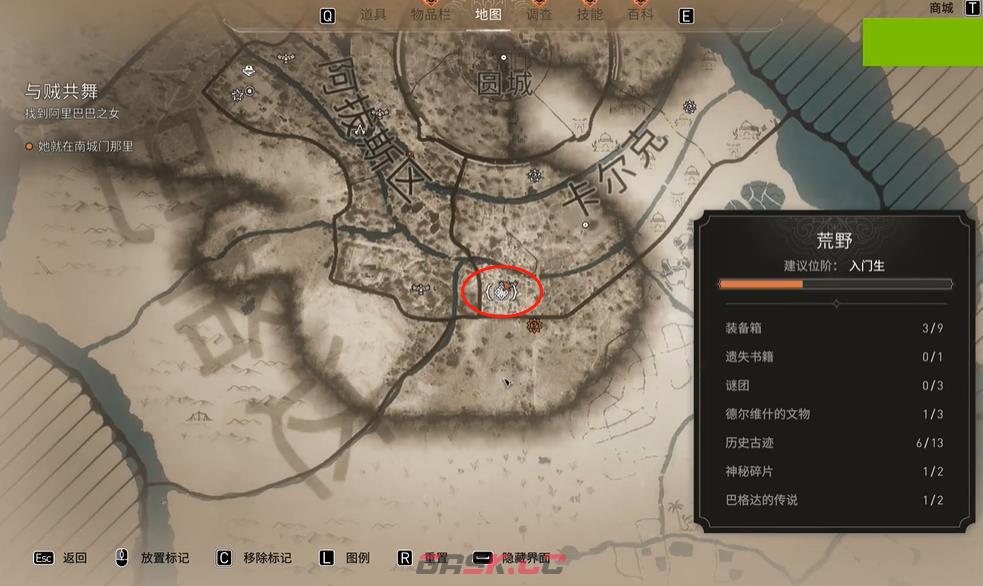Open the 图例 map legend
The image size is (983, 586).
(x=358, y=558)
